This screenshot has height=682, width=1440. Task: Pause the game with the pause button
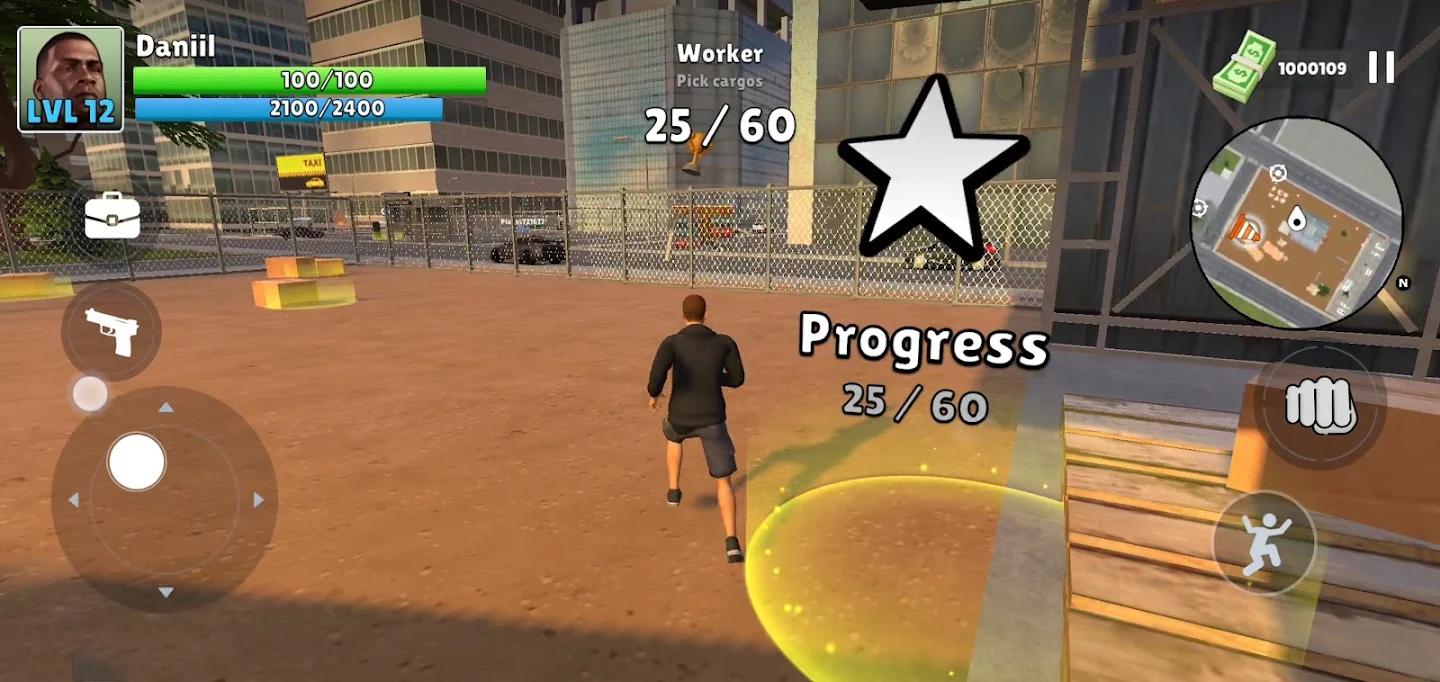pyautogui.click(x=1381, y=68)
